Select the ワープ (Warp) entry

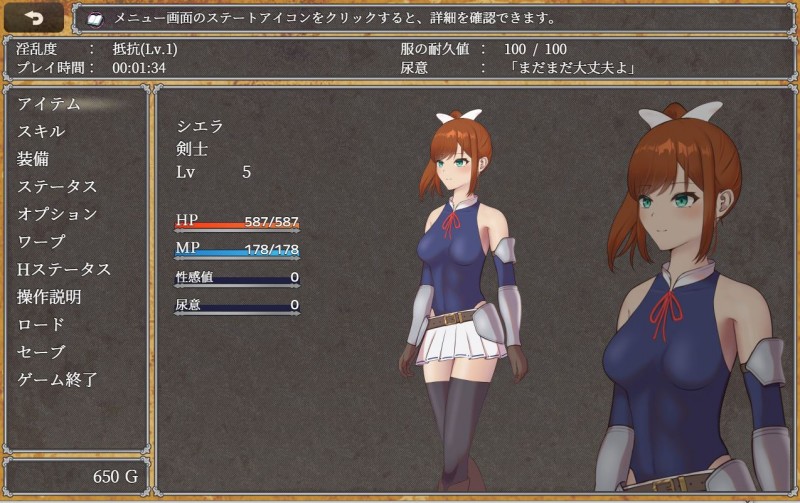(41, 242)
